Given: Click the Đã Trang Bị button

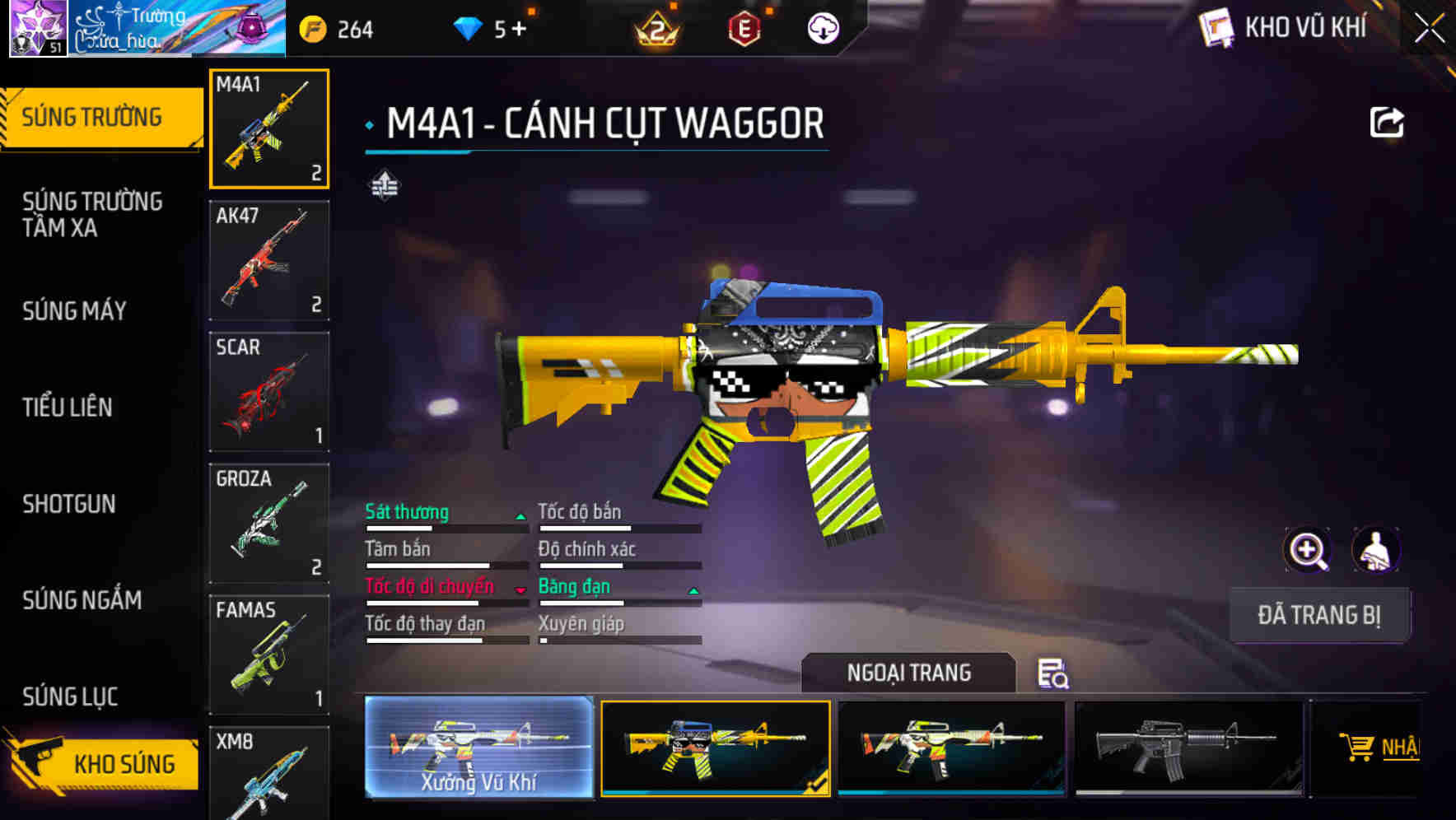Looking at the screenshot, I should pyautogui.click(x=1318, y=615).
